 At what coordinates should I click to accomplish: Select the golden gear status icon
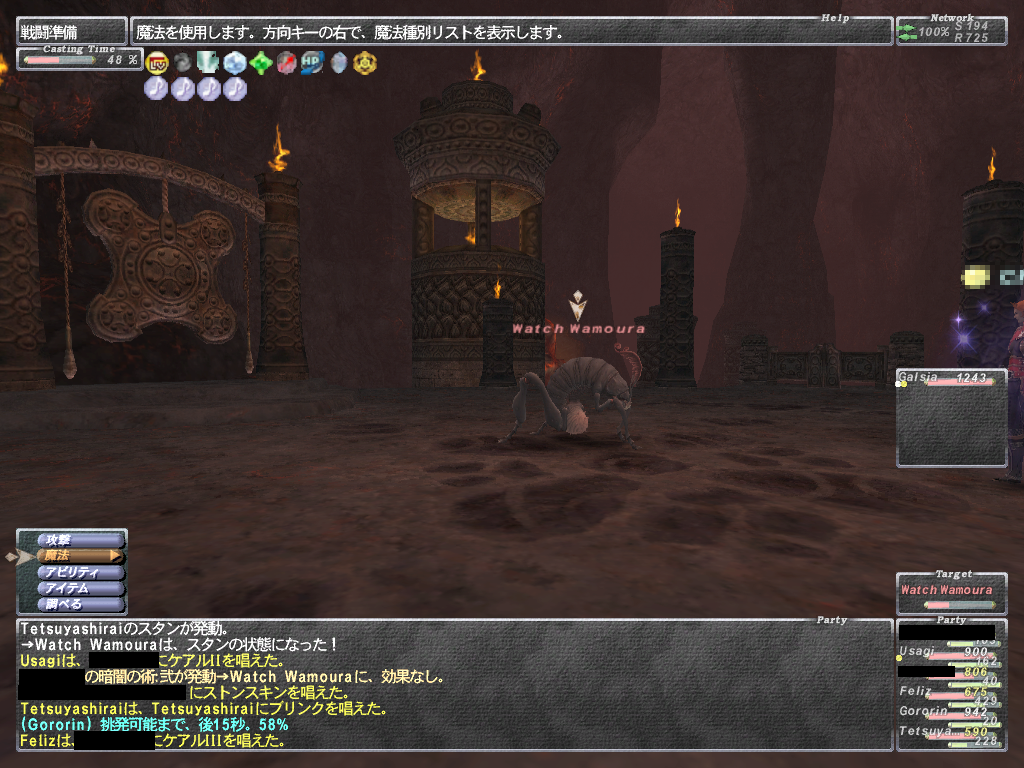364,64
